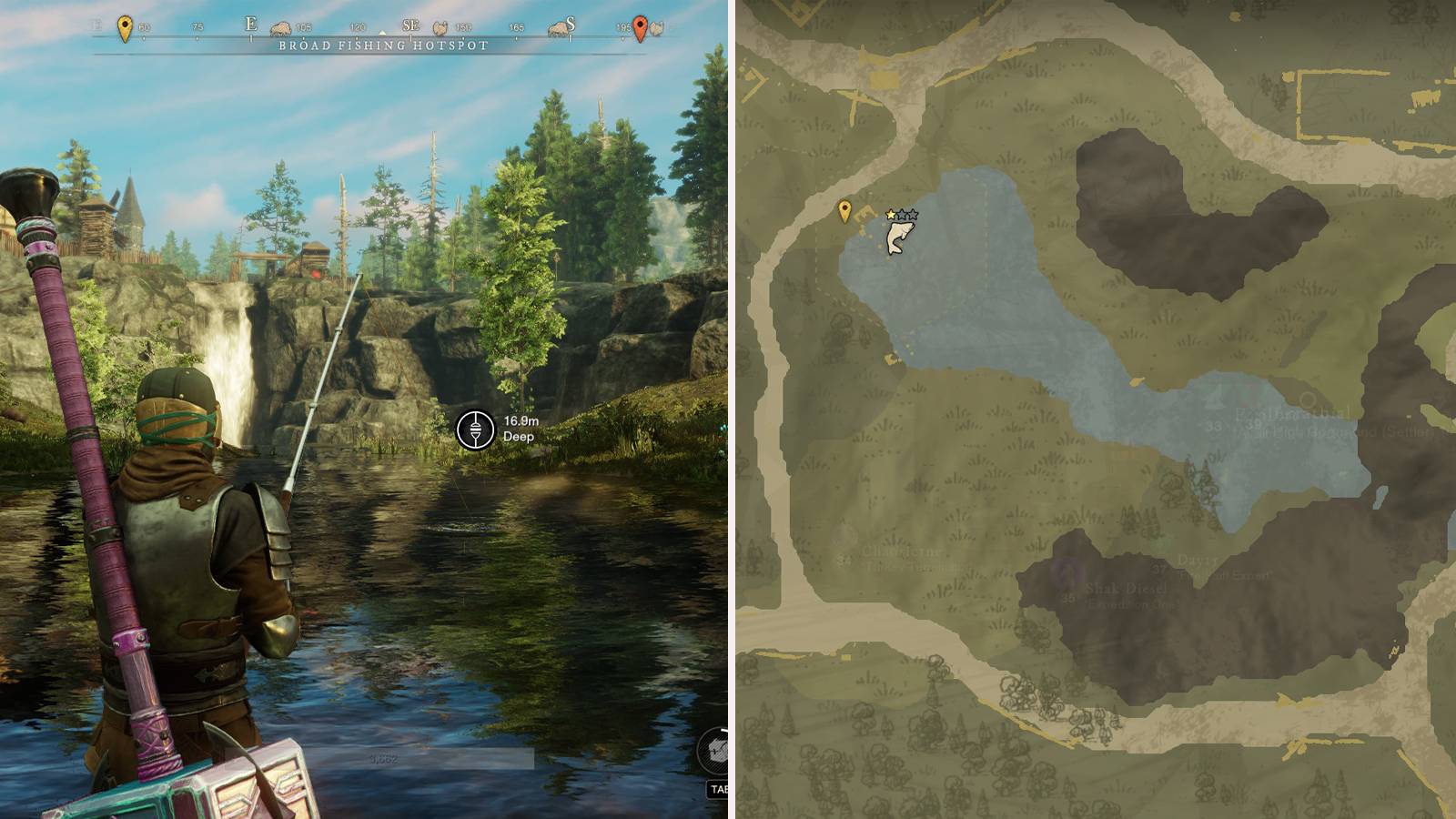Click the Shak Diesel name label on the map

(1127, 590)
